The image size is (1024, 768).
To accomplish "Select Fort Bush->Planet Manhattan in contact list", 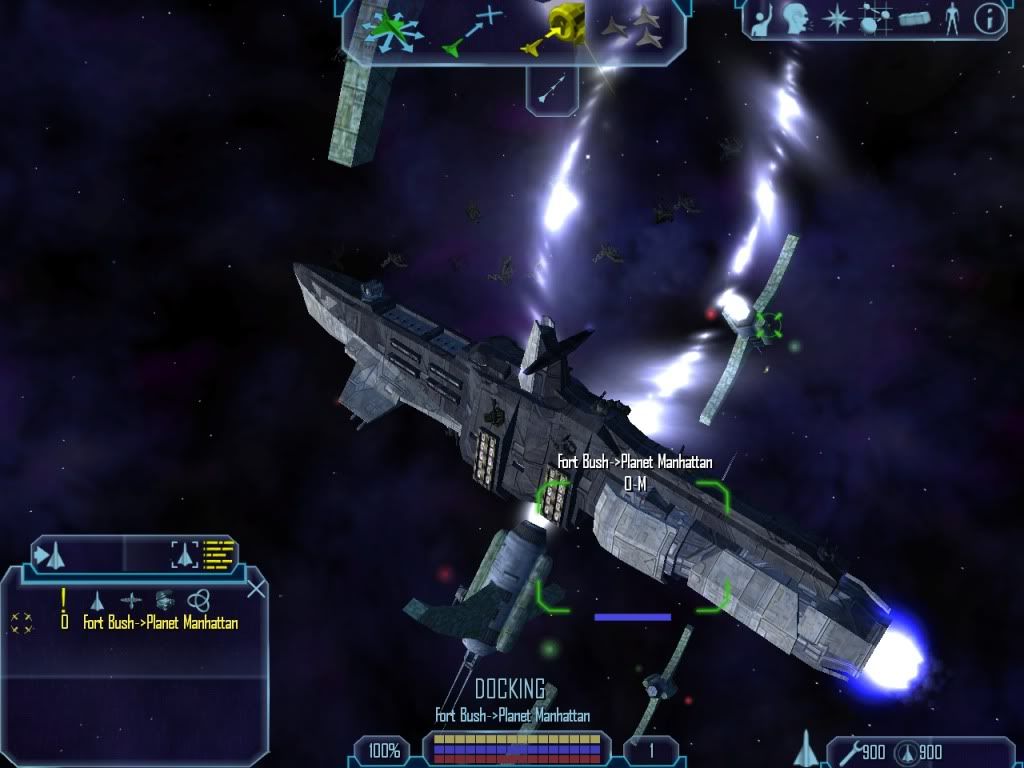I will pos(160,623).
